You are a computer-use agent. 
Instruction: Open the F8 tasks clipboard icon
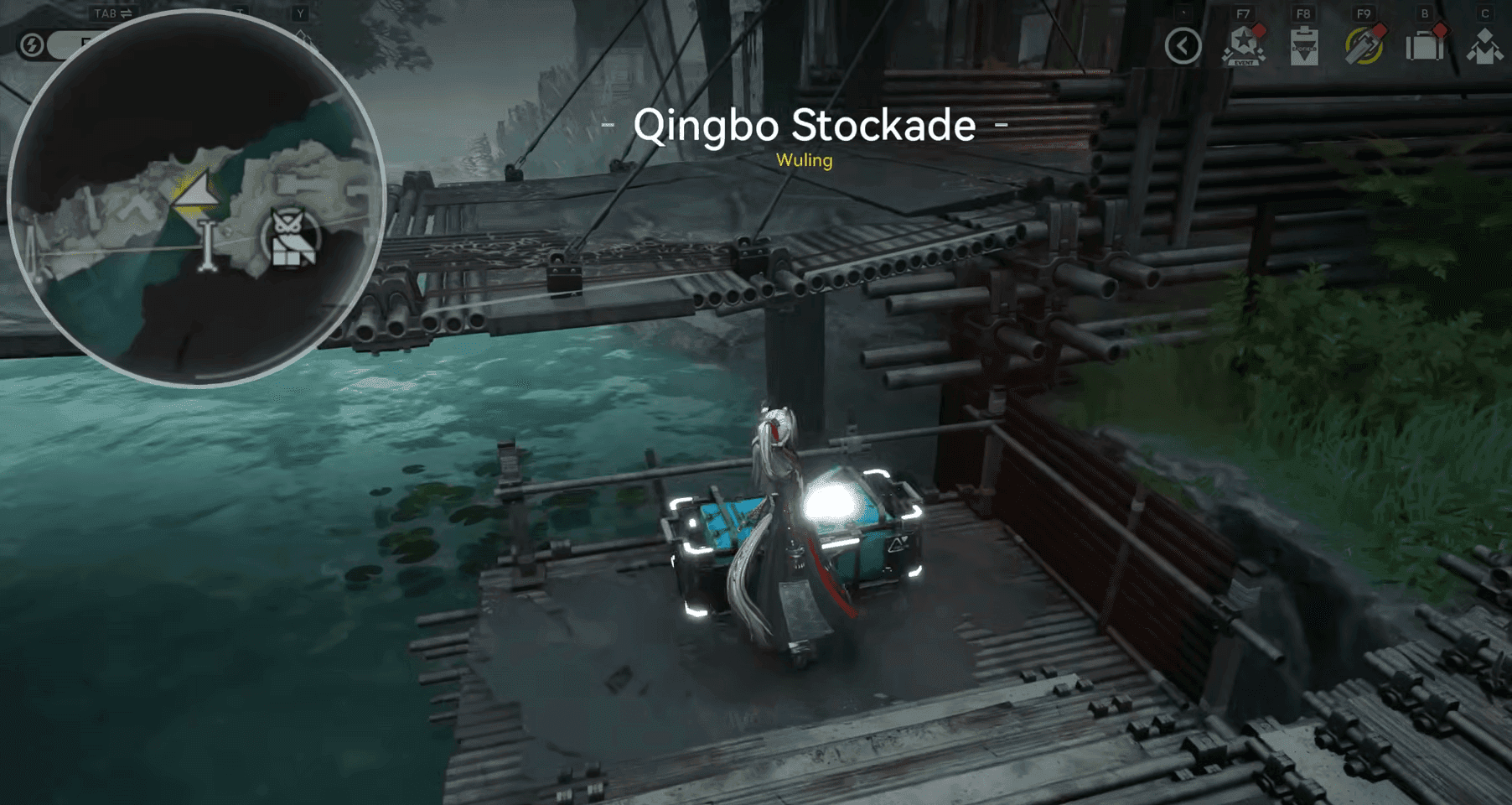1305,49
